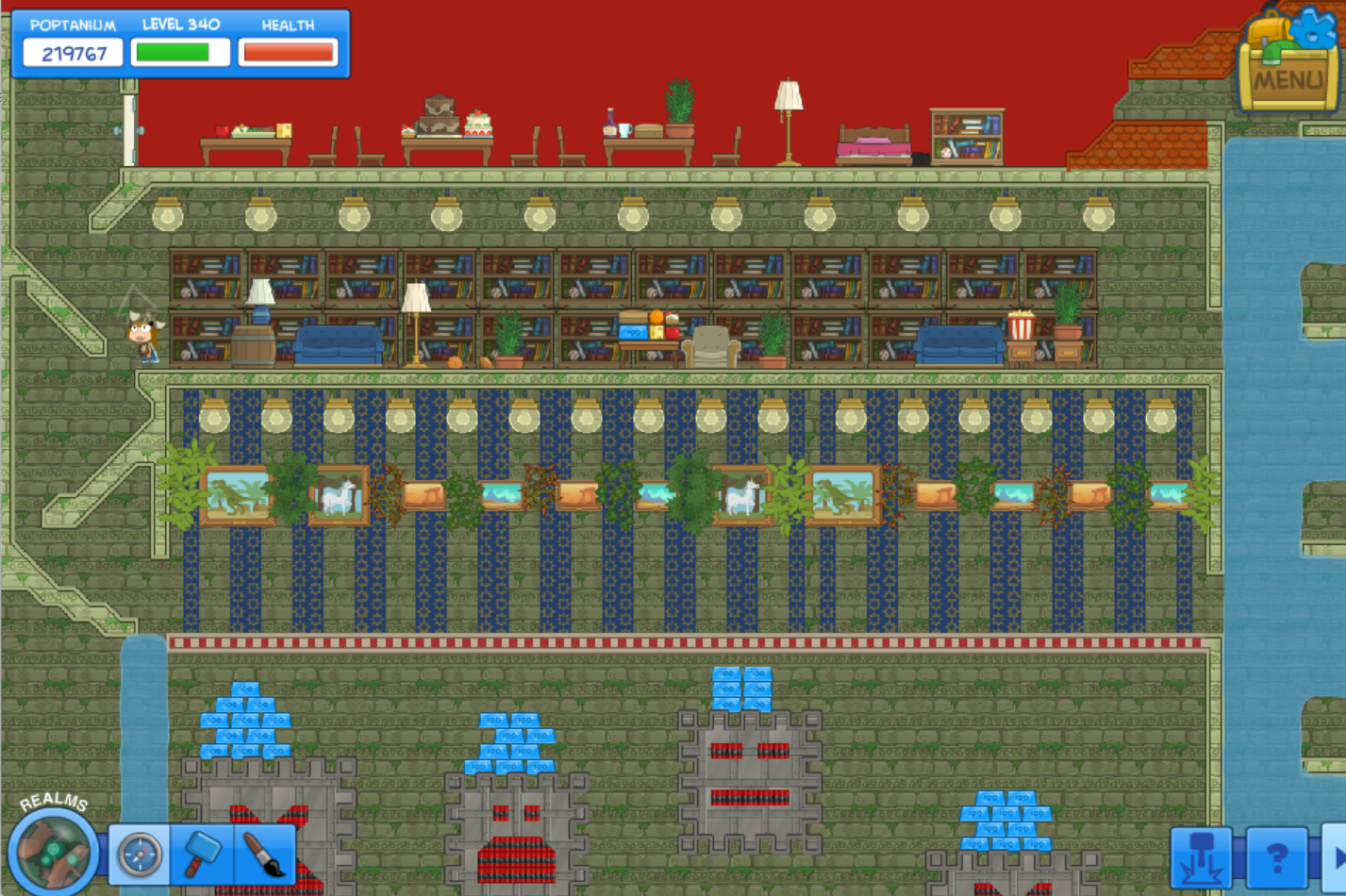Activate the hammer smash button
The width and height of the screenshot is (1346, 896).
1201,857
